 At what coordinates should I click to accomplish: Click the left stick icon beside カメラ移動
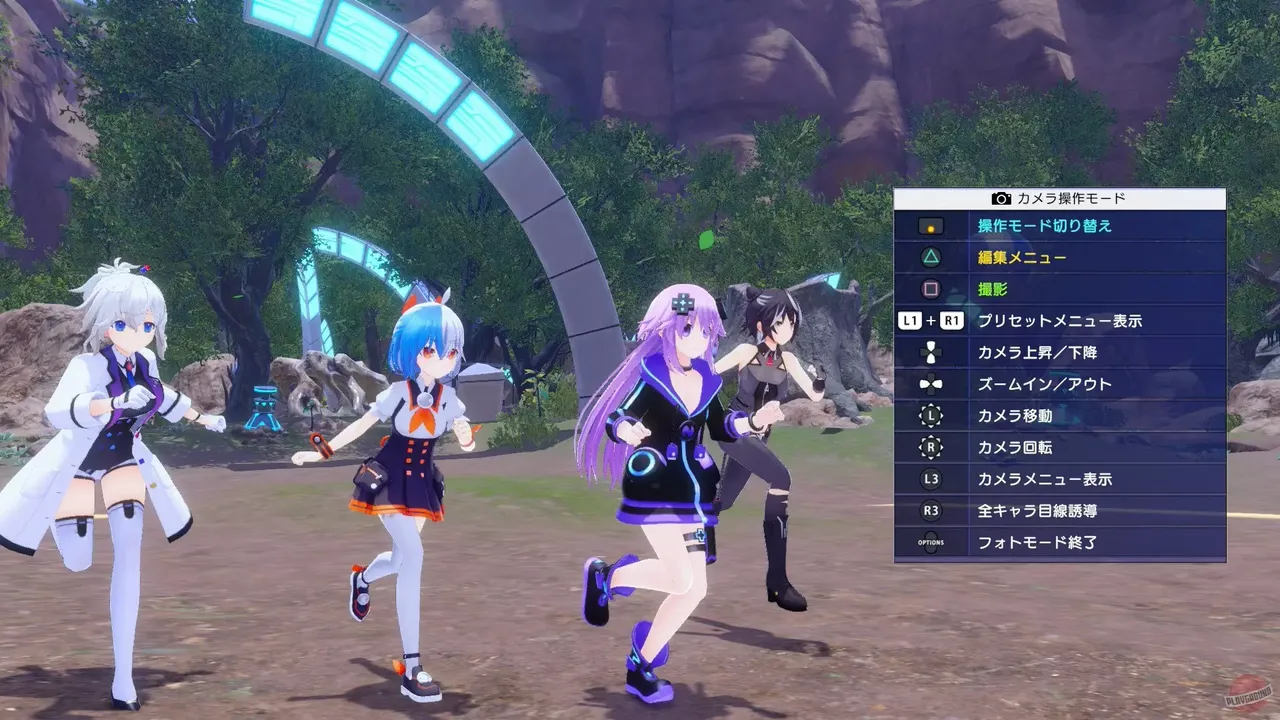pyautogui.click(x=931, y=416)
